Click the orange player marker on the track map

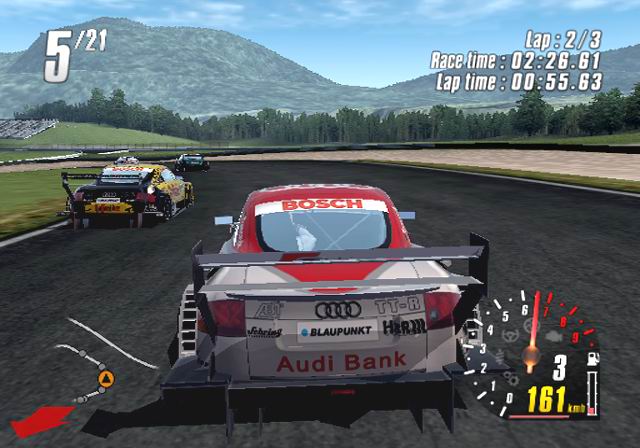[x=106, y=378]
